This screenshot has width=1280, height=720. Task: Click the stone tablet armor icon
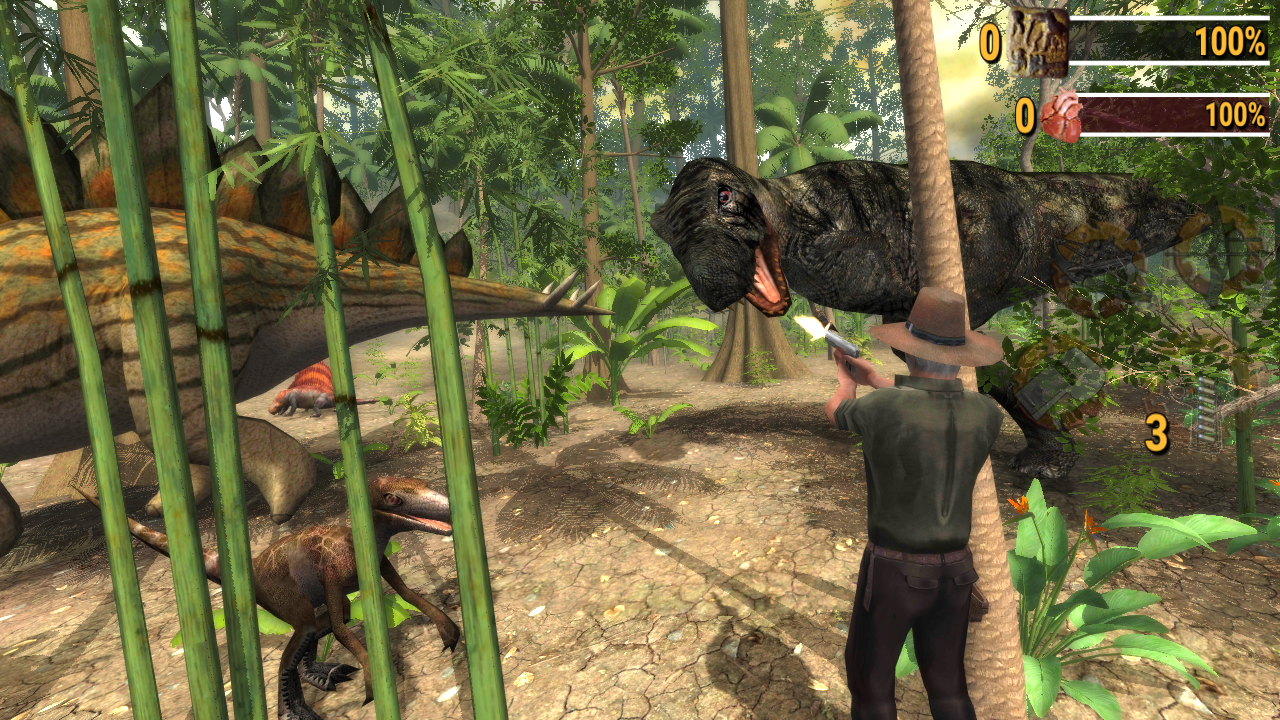(1038, 43)
